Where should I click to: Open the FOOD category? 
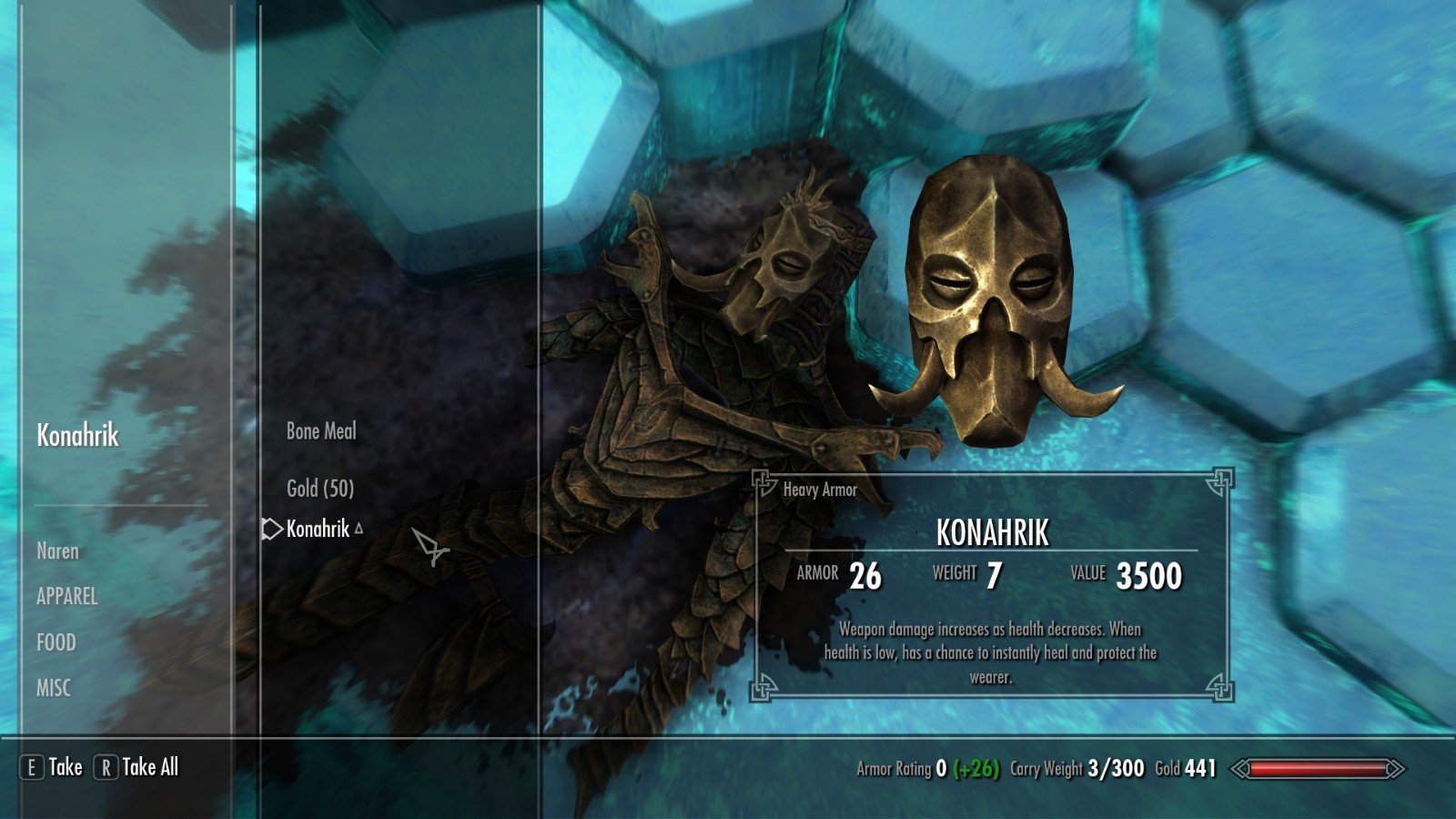(x=56, y=642)
